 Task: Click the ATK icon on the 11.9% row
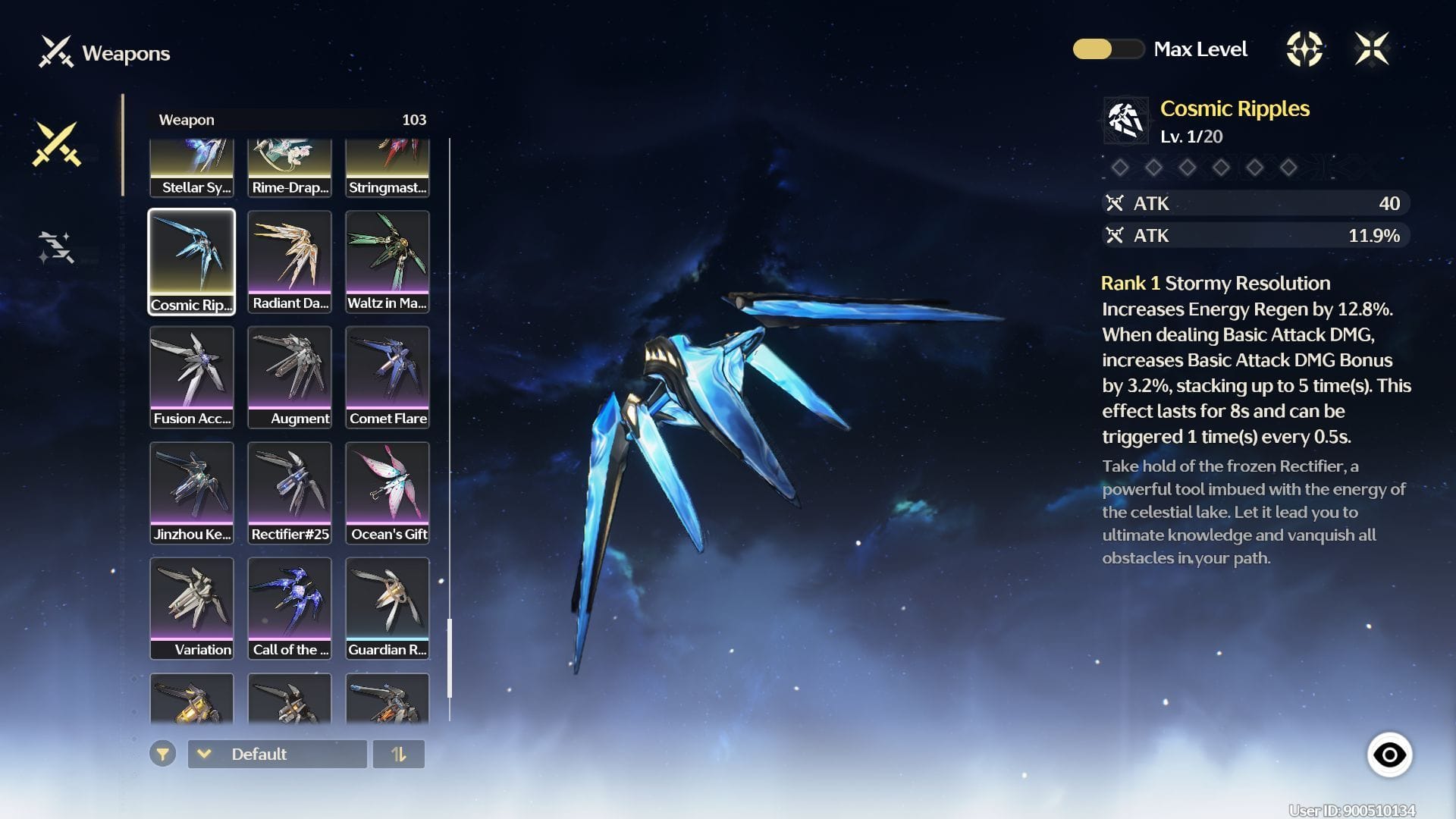(x=1115, y=236)
